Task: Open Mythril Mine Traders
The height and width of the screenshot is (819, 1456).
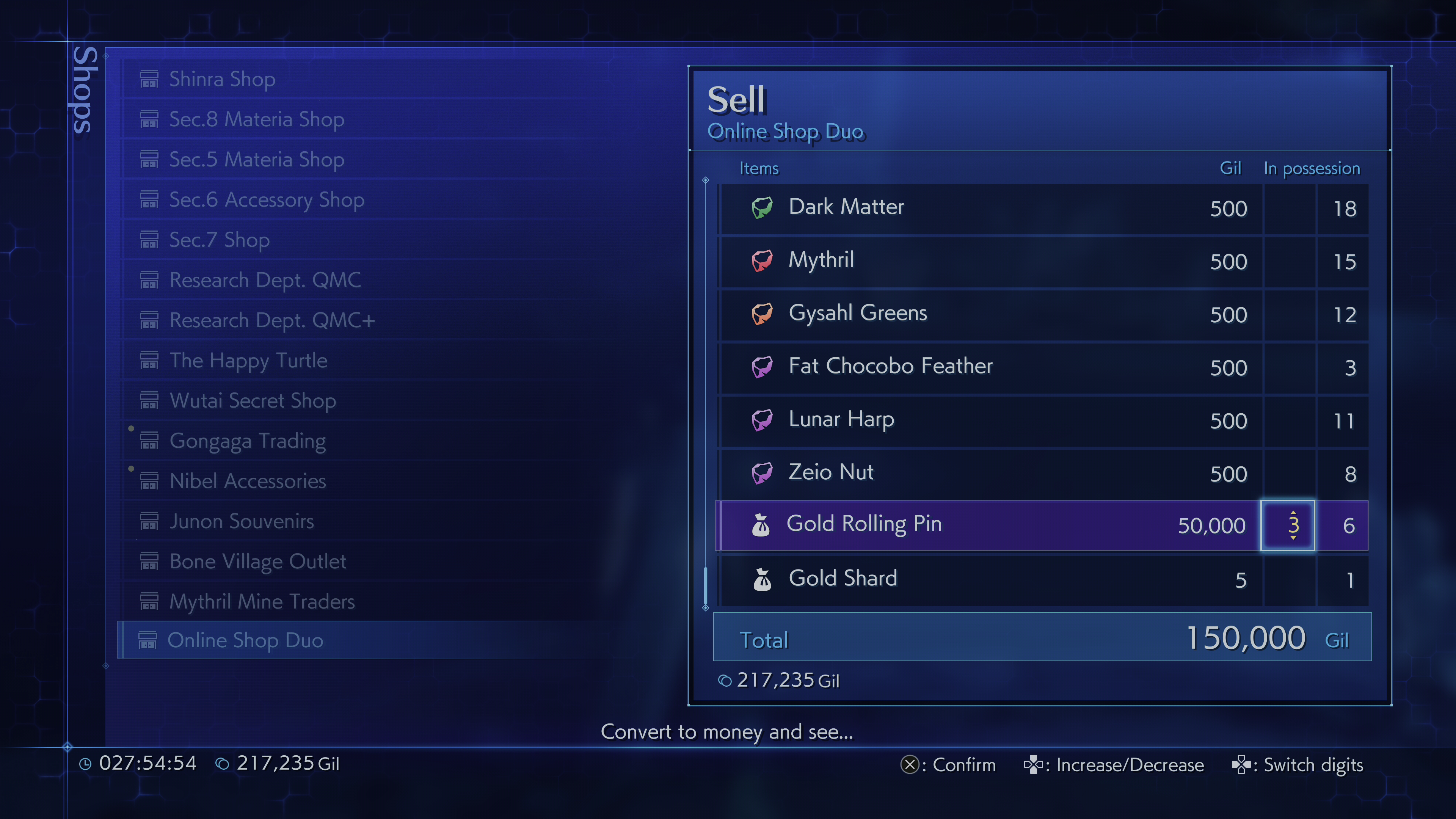Action: point(262,601)
